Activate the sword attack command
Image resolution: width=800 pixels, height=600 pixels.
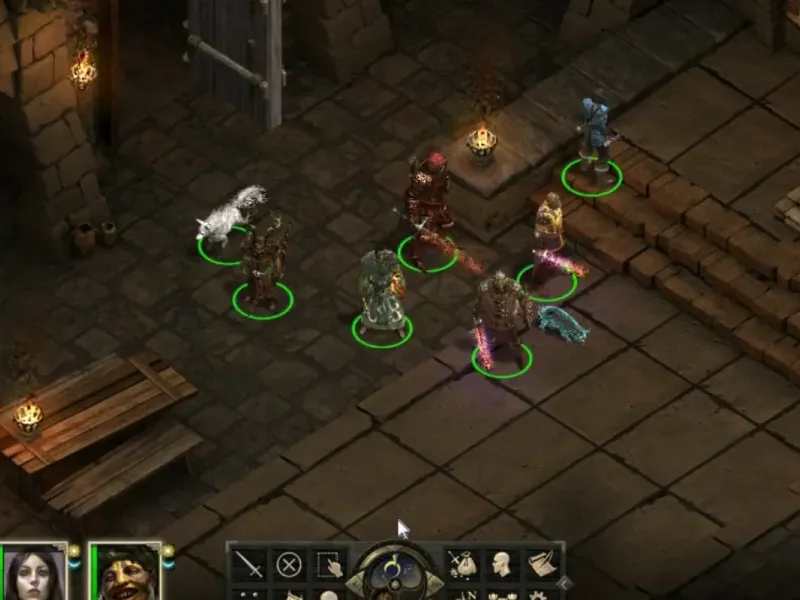click(248, 564)
